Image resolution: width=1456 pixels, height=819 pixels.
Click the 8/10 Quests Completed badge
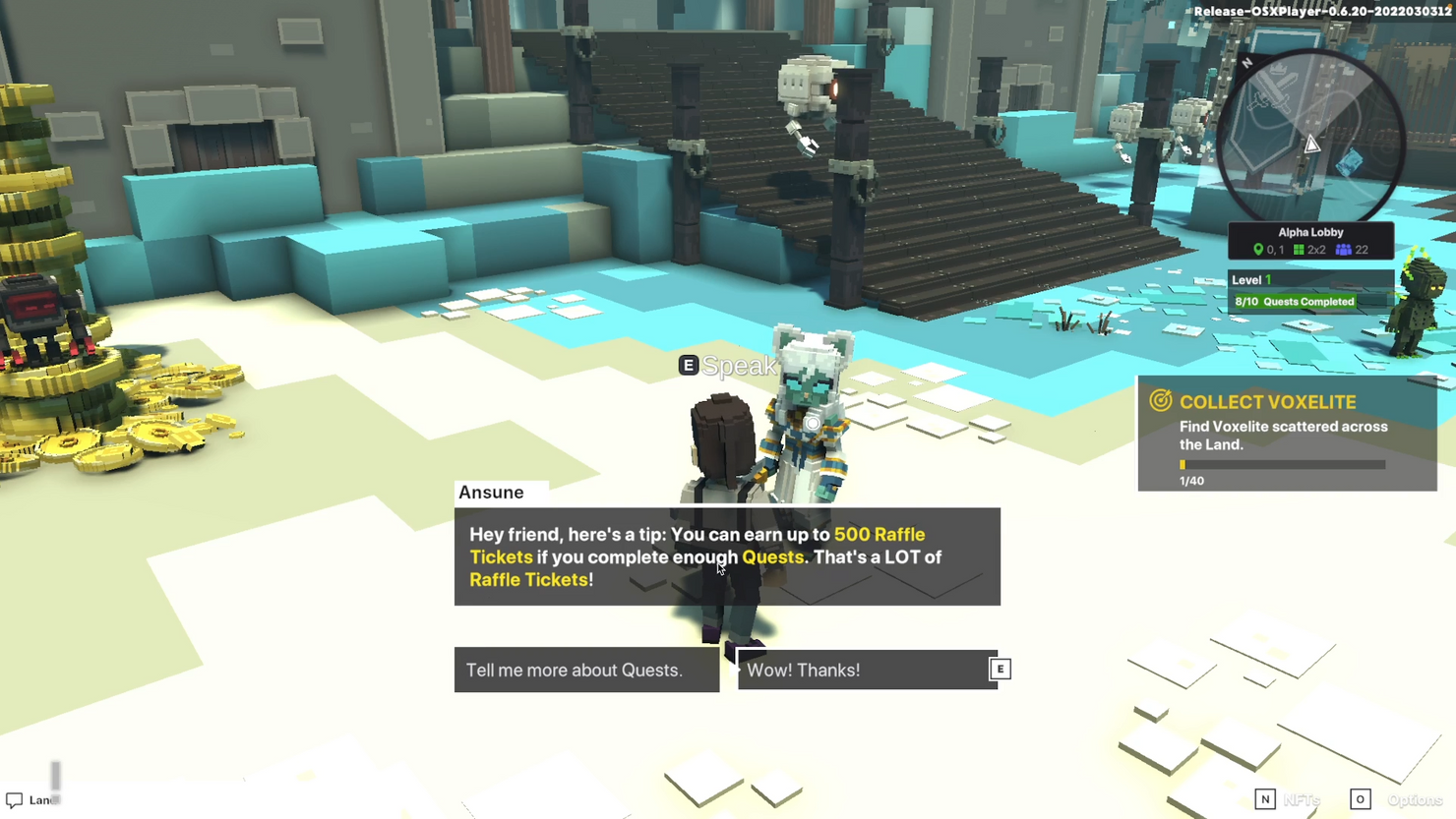click(1294, 301)
